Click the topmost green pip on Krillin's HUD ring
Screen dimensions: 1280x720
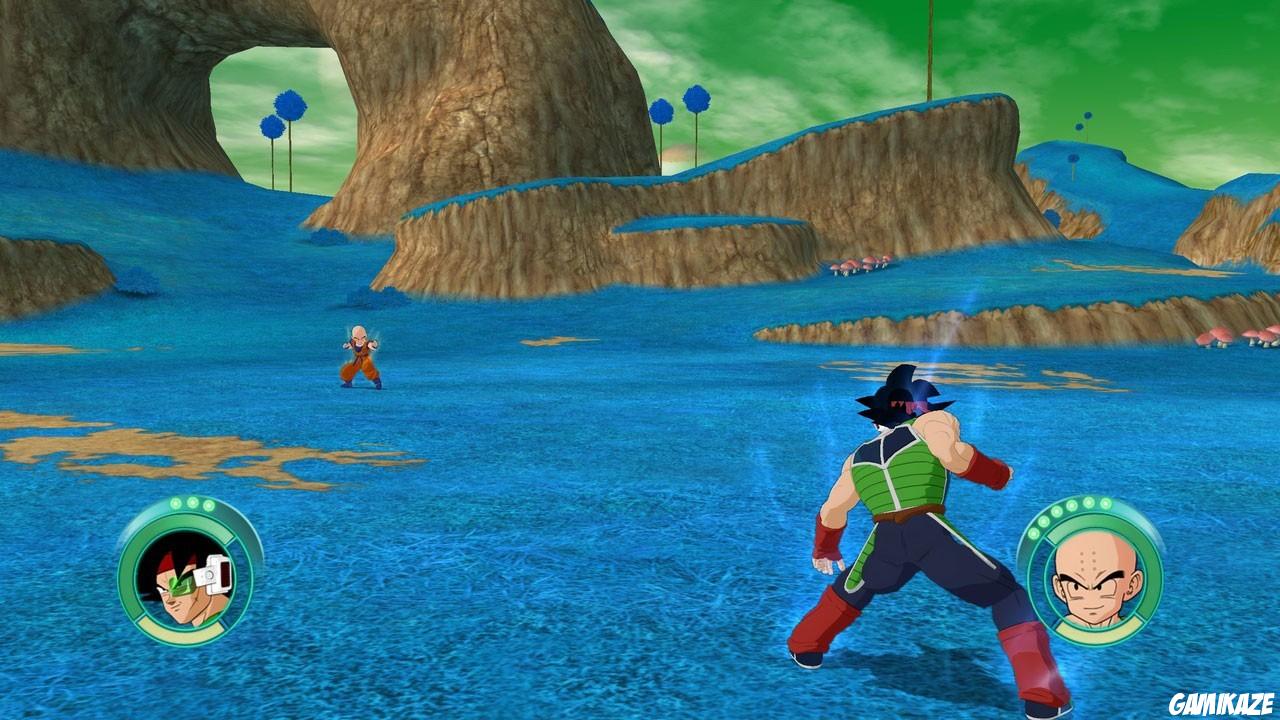pyautogui.click(x=1090, y=502)
